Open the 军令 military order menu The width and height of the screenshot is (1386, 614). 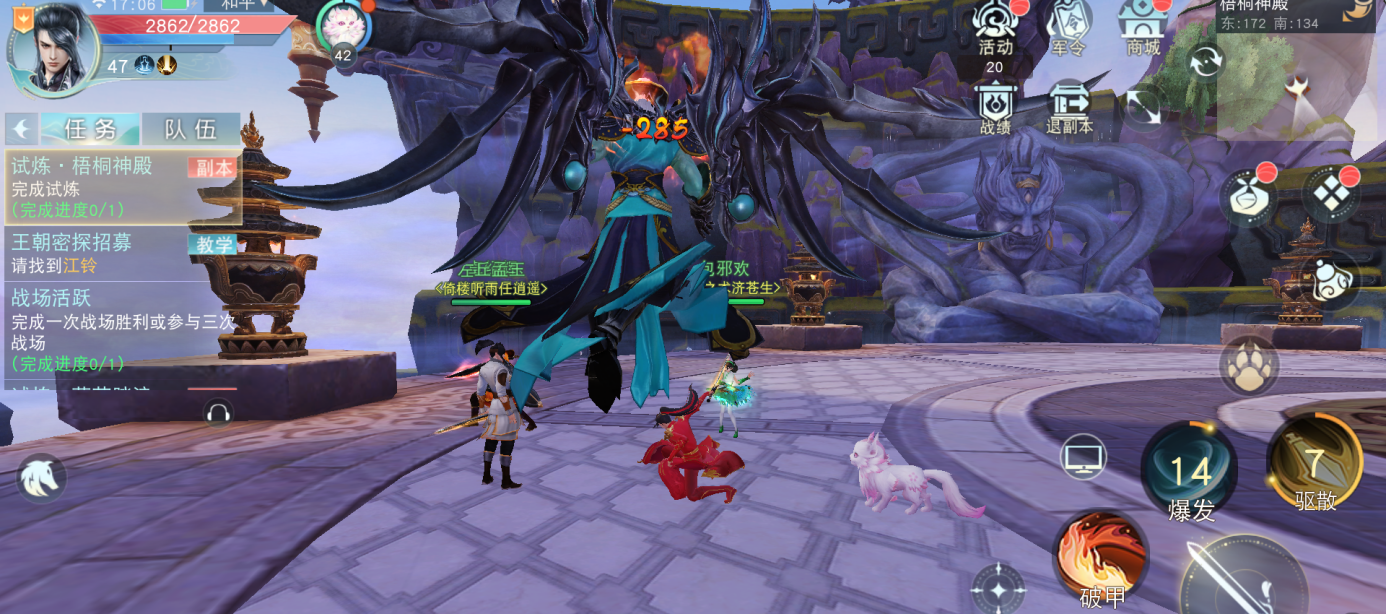pyautogui.click(x=1068, y=30)
